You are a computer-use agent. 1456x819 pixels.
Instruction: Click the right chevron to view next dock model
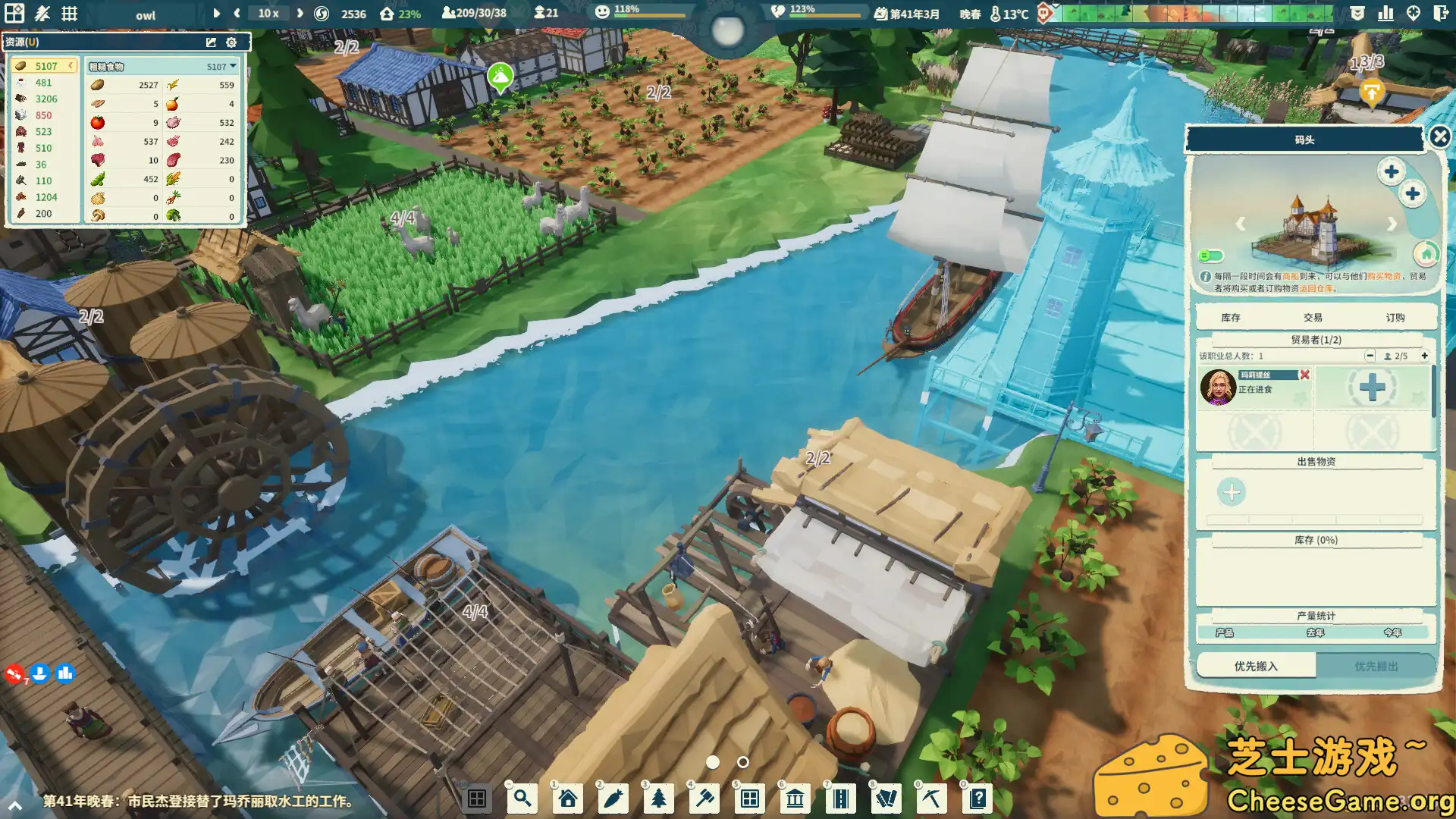[1392, 224]
